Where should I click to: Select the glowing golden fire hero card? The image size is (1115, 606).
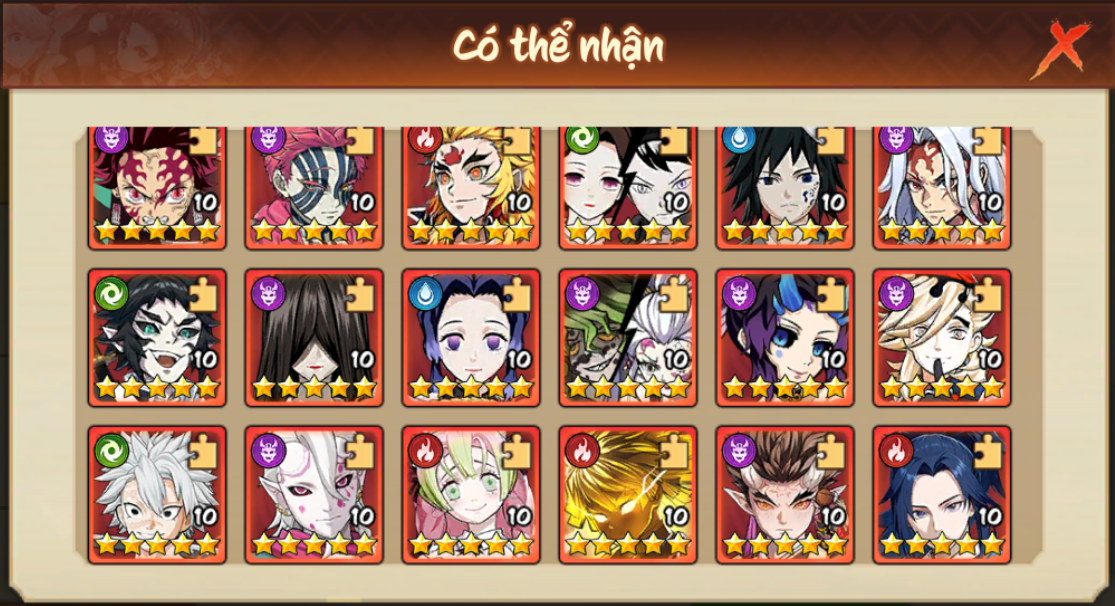click(x=628, y=495)
